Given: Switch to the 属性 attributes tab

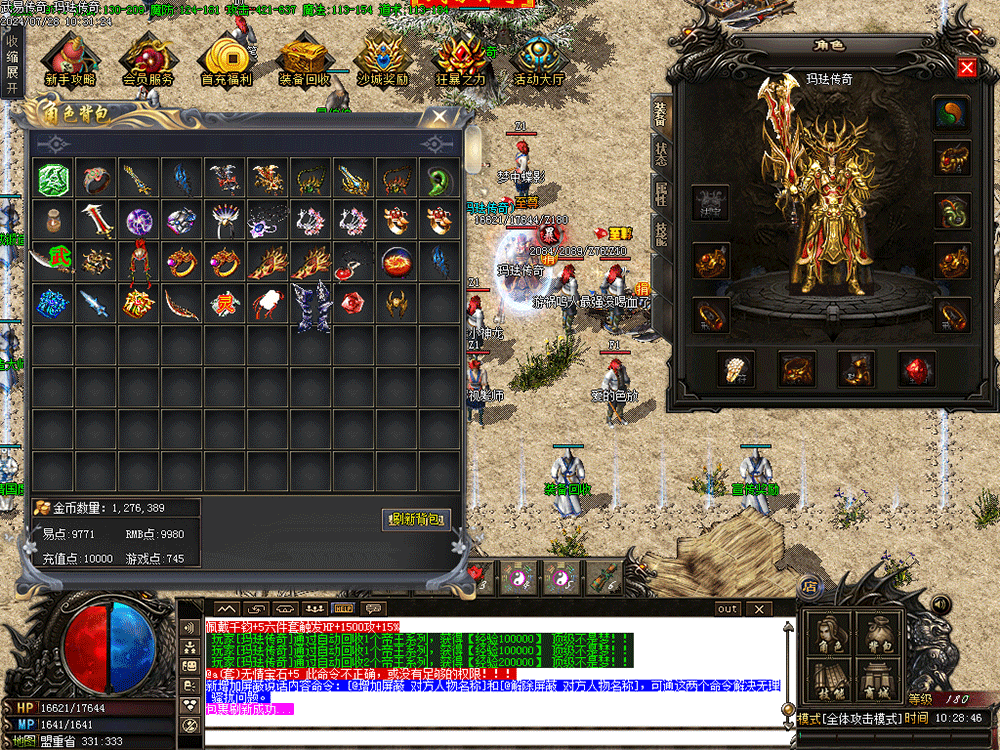Looking at the screenshot, I should 661,193.
